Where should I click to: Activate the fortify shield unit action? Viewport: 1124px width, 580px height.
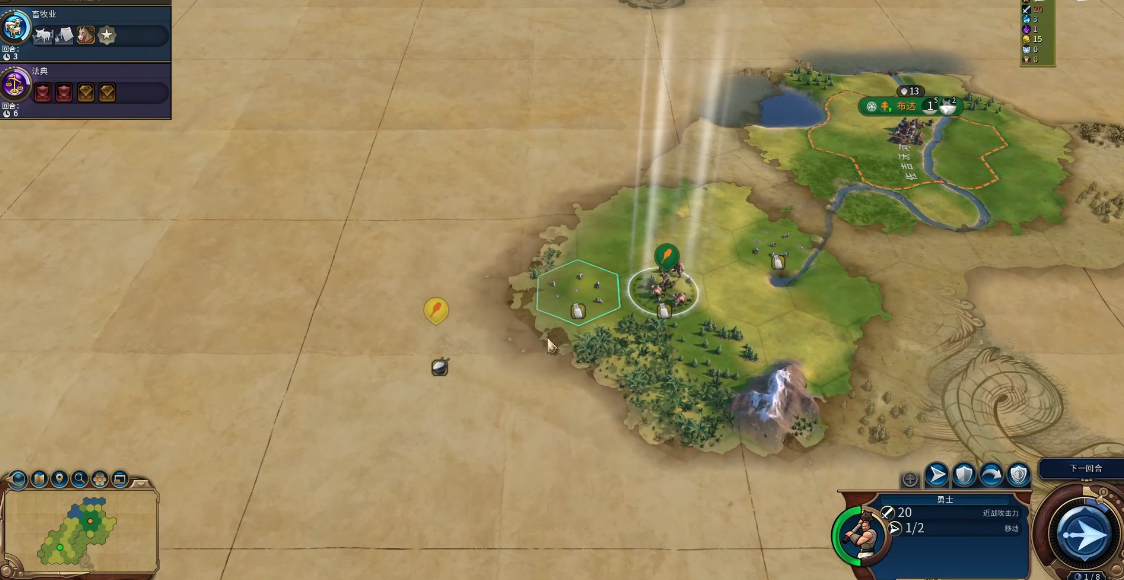coord(964,474)
